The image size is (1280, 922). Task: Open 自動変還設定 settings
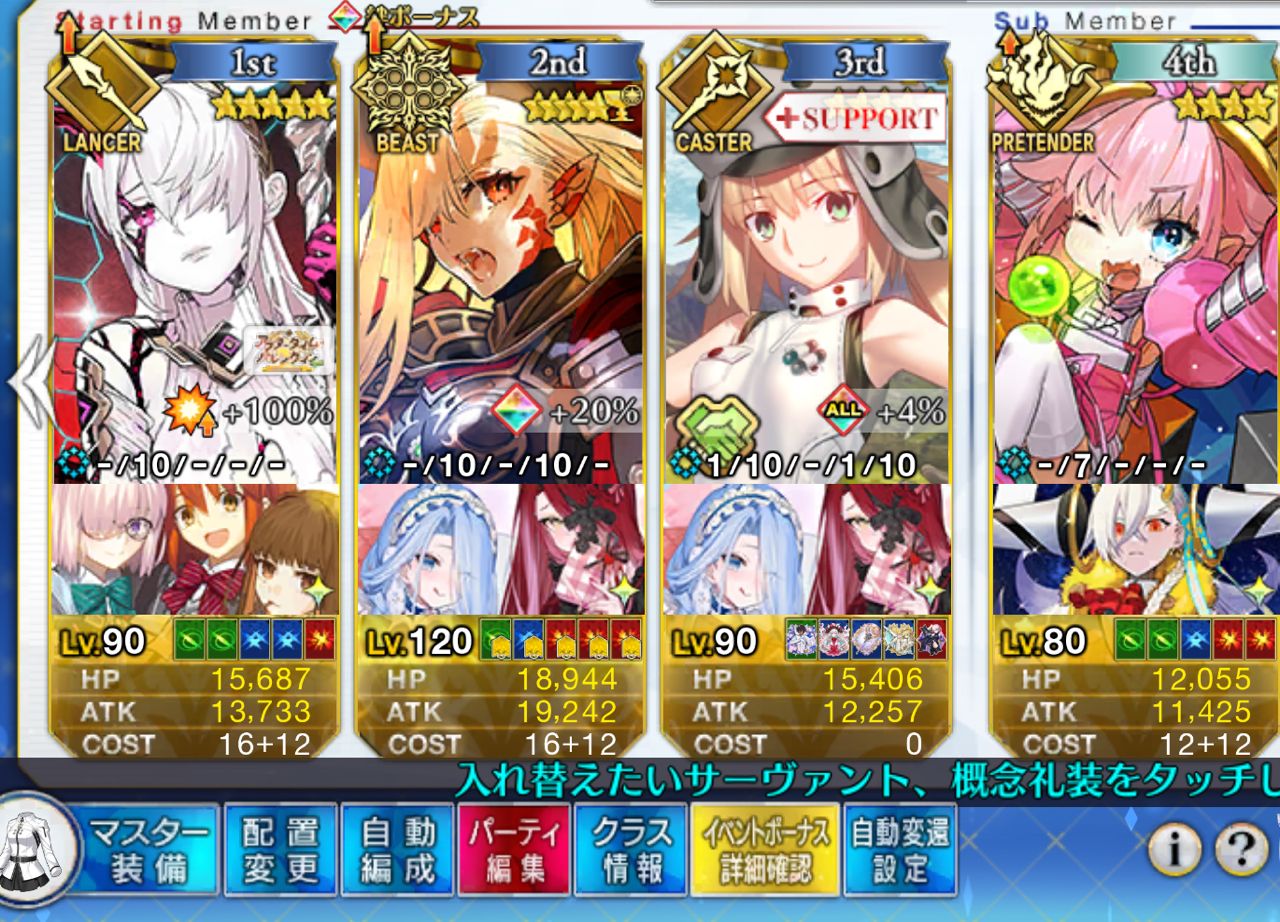pos(899,850)
